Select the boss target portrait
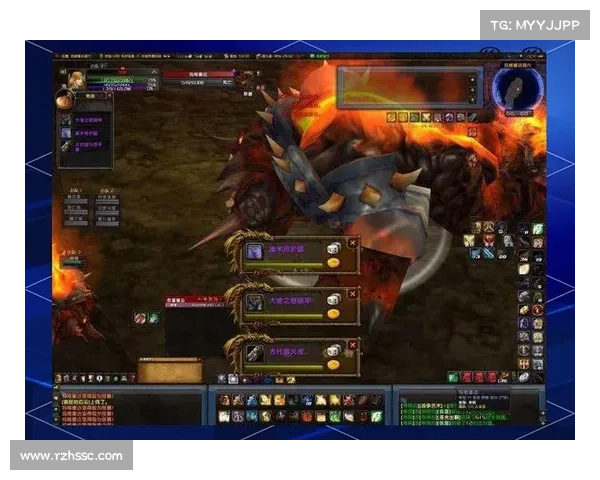This screenshot has height=480, width=600. (x=243, y=80)
